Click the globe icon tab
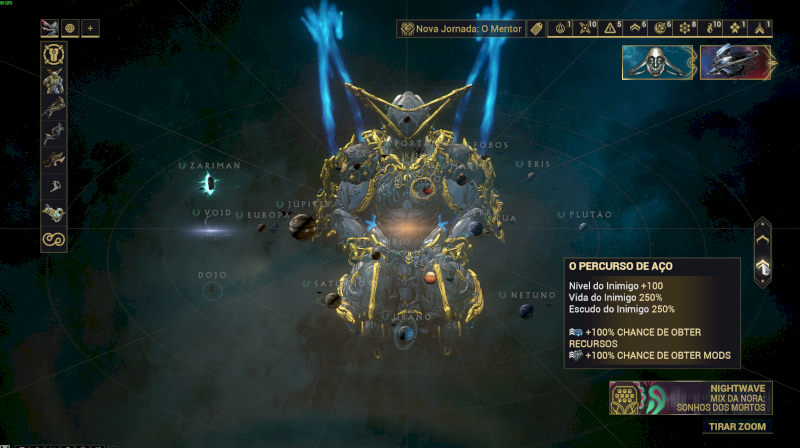Viewport: 800px width, 448px height. (70, 28)
